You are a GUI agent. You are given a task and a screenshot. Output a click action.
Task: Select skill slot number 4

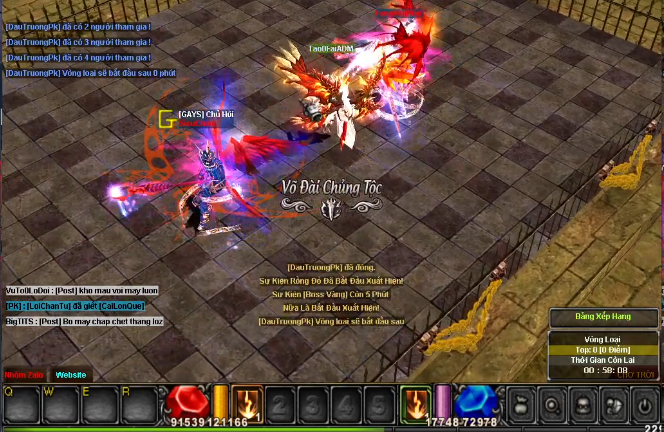click(345, 405)
